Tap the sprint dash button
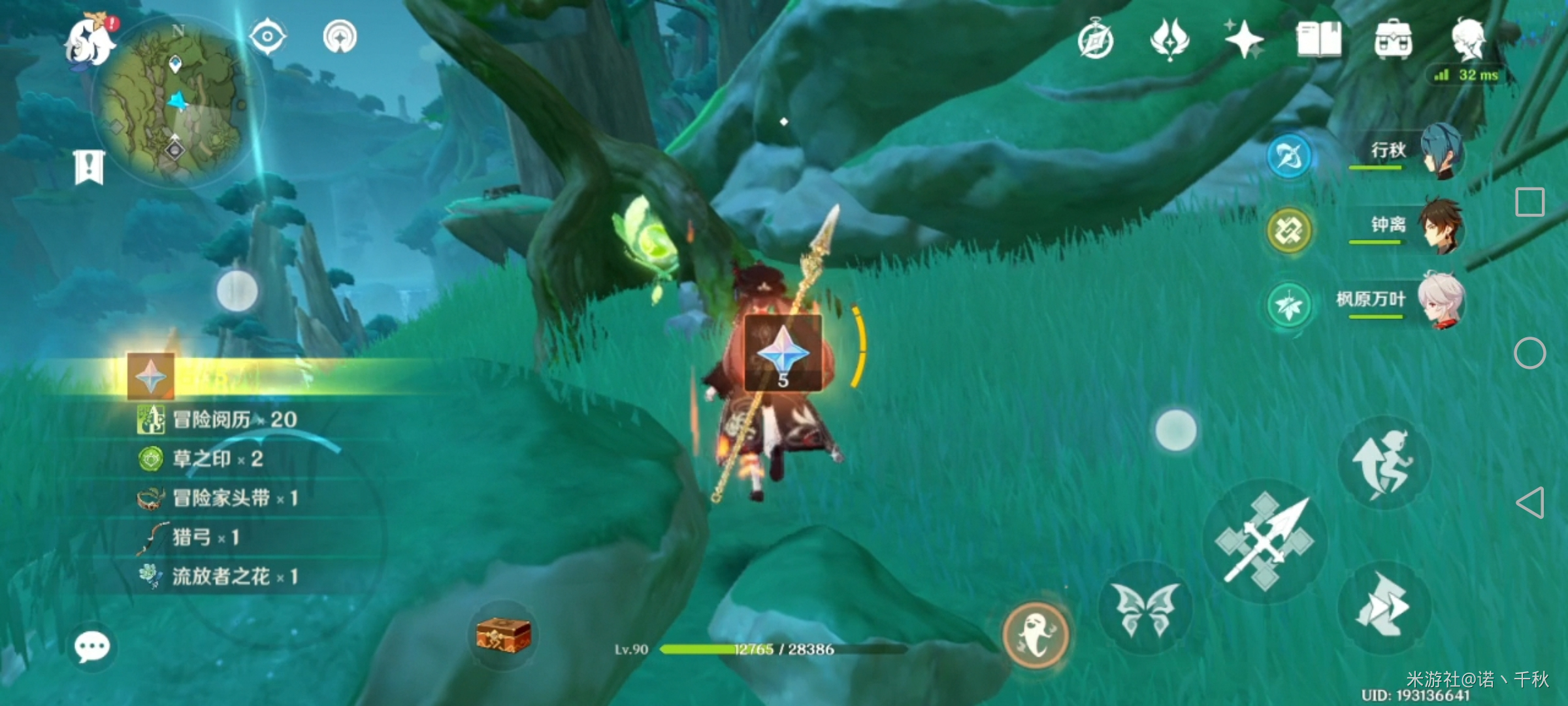The height and width of the screenshot is (706, 1568). coord(1384,608)
